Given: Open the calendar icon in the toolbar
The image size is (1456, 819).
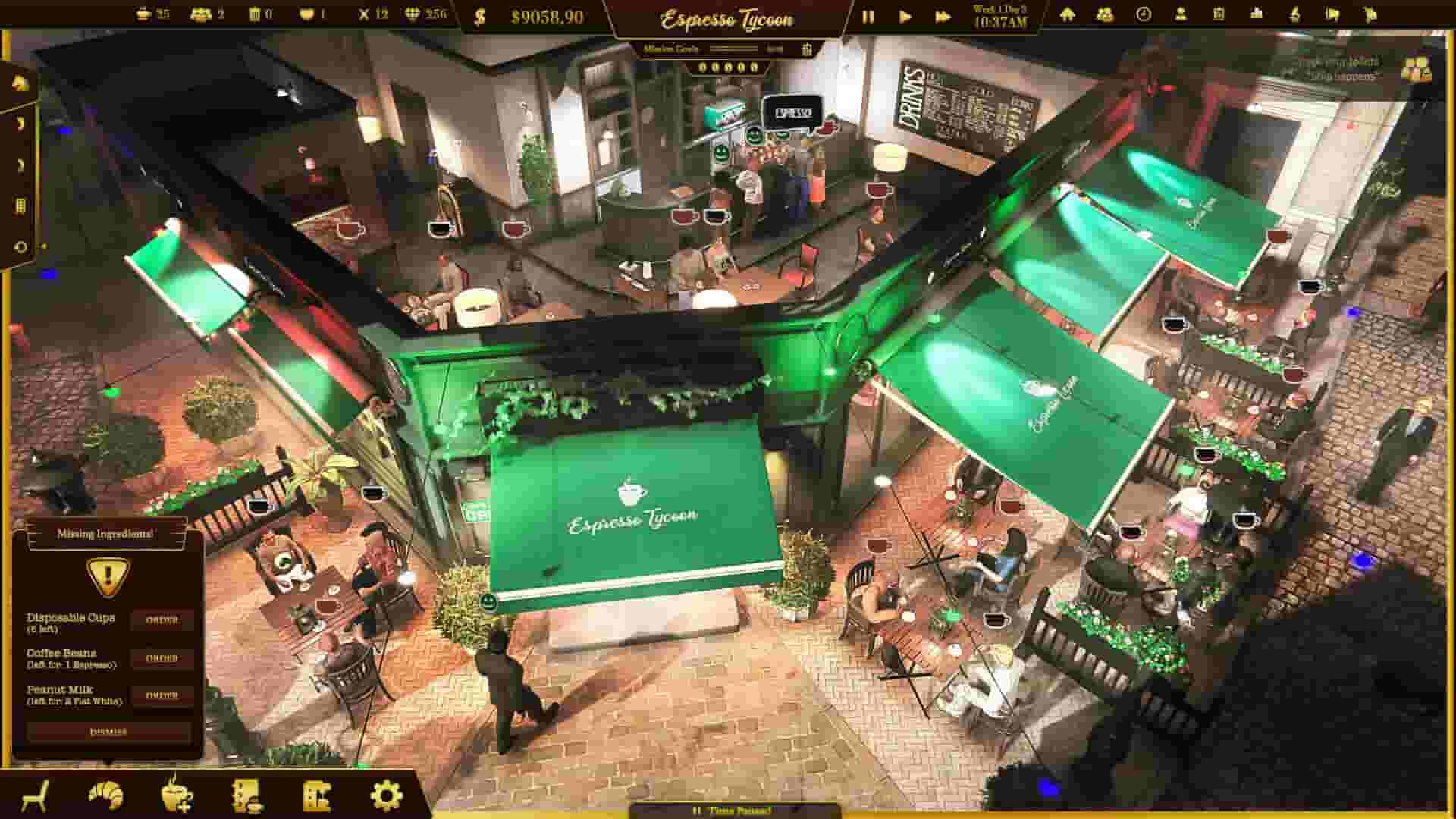Looking at the screenshot, I should tap(1221, 15).
